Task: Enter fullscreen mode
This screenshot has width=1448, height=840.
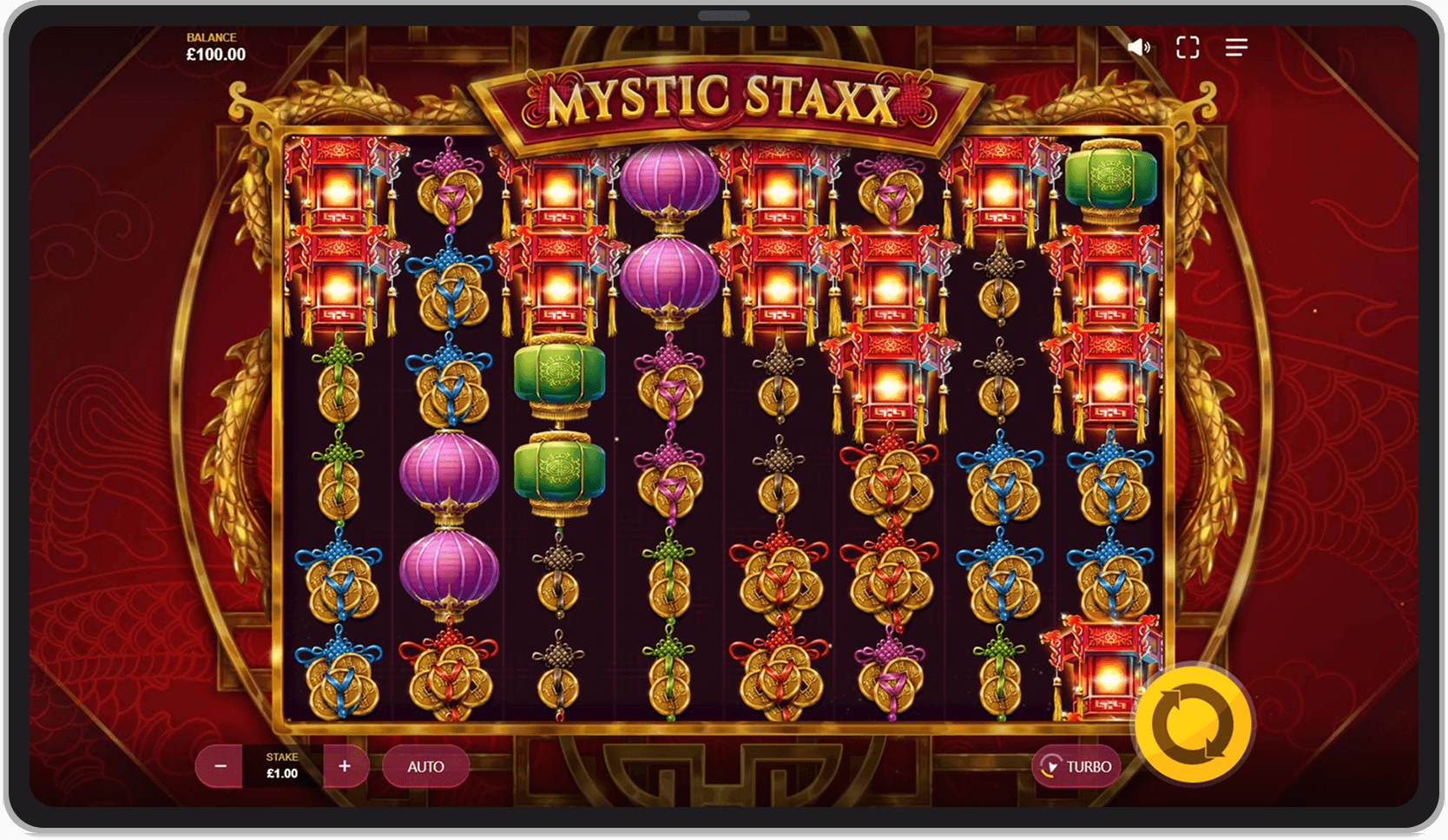Action: point(1188,48)
